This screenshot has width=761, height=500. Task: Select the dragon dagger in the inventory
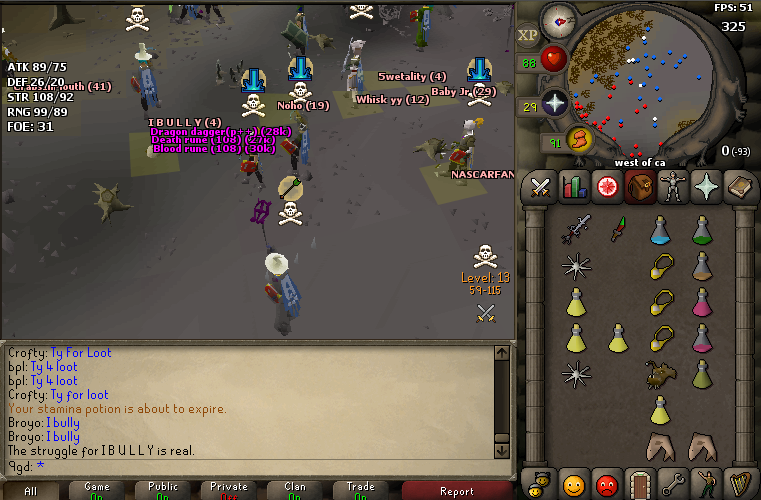tap(618, 230)
